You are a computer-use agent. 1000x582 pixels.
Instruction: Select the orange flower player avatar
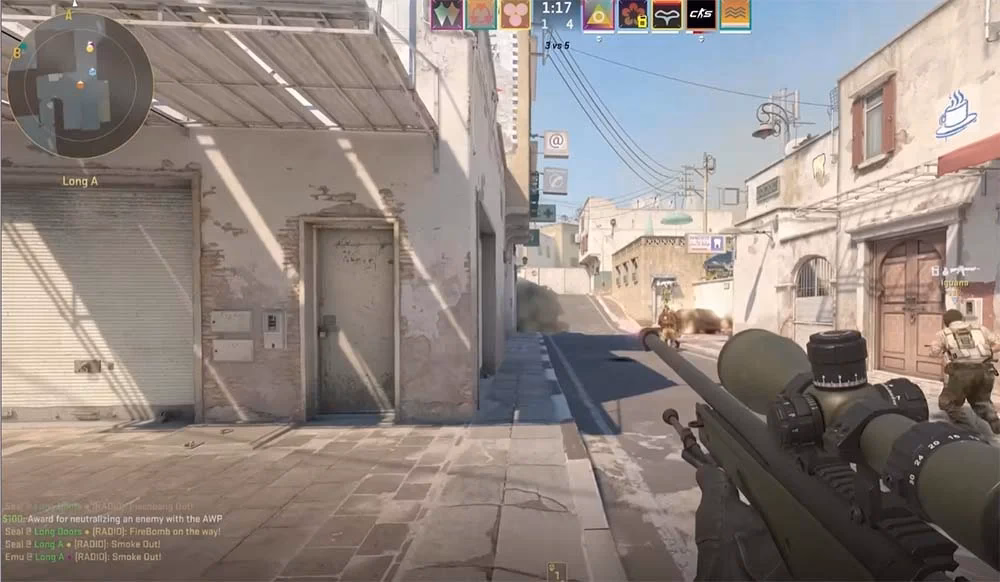(481, 14)
